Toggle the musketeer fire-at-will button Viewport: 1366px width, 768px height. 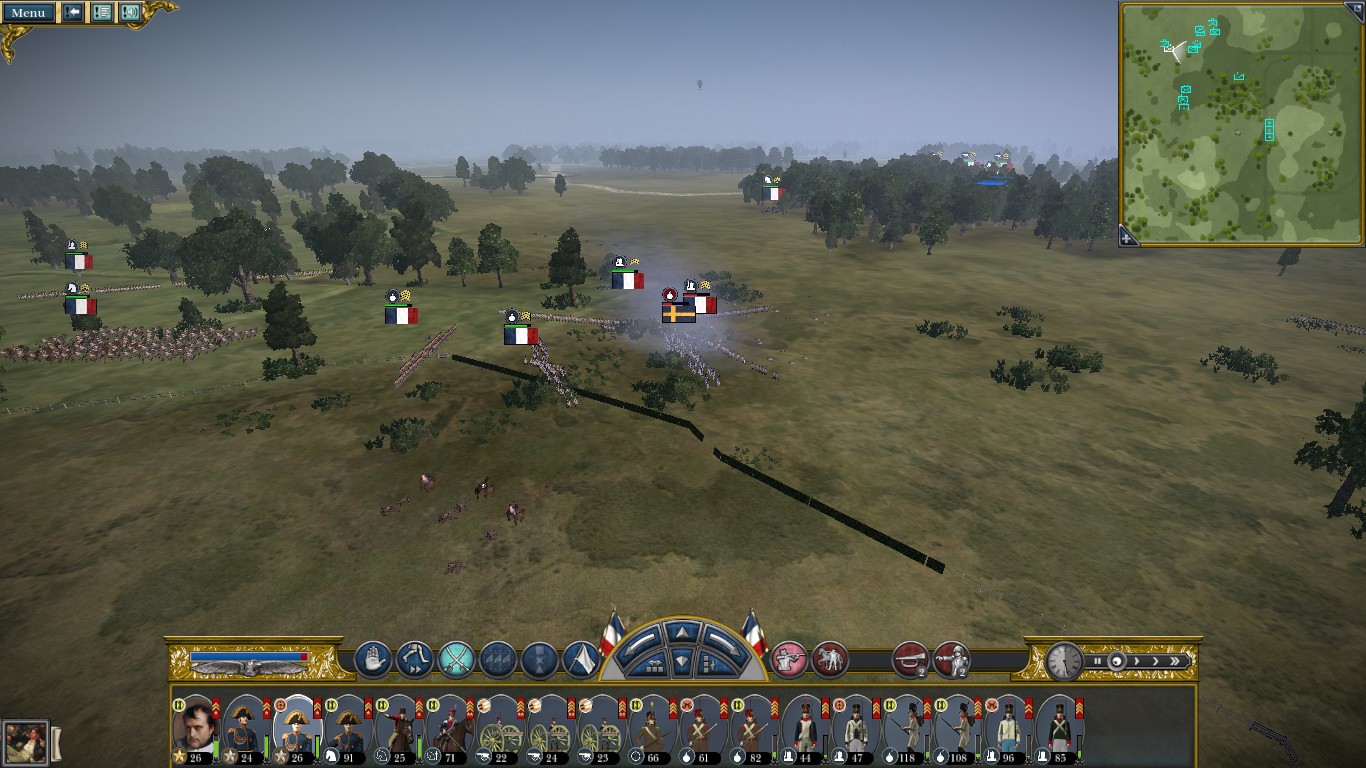pyautogui.click(x=789, y=660)
